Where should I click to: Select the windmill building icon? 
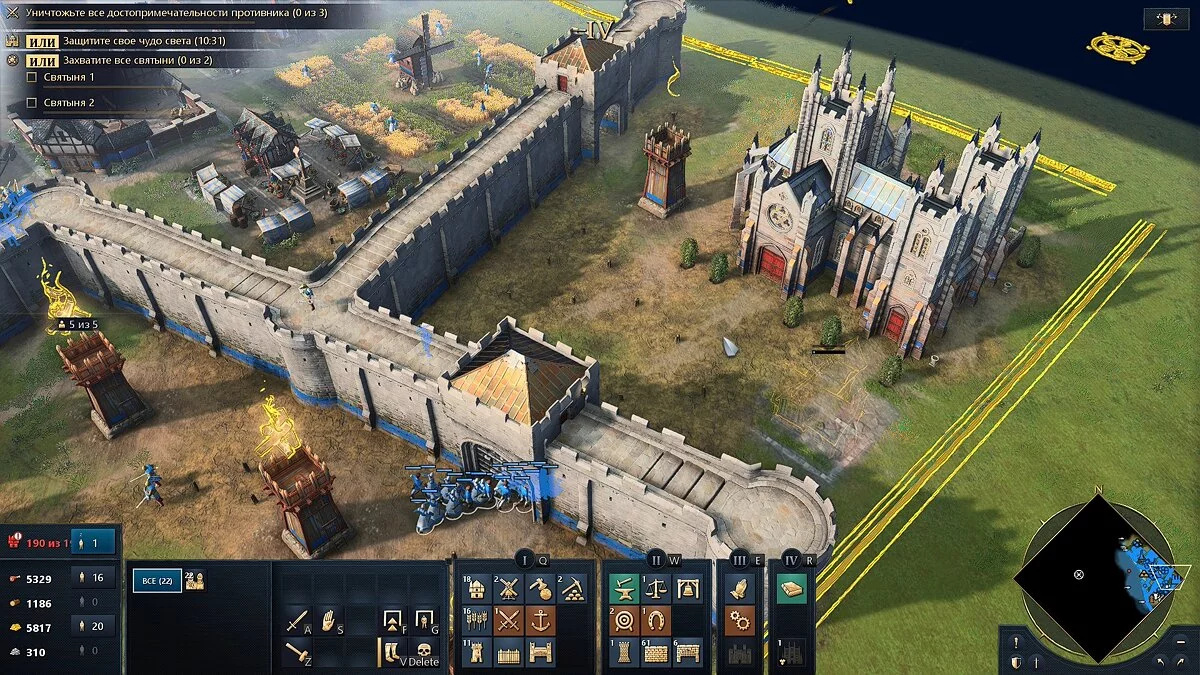510,588
